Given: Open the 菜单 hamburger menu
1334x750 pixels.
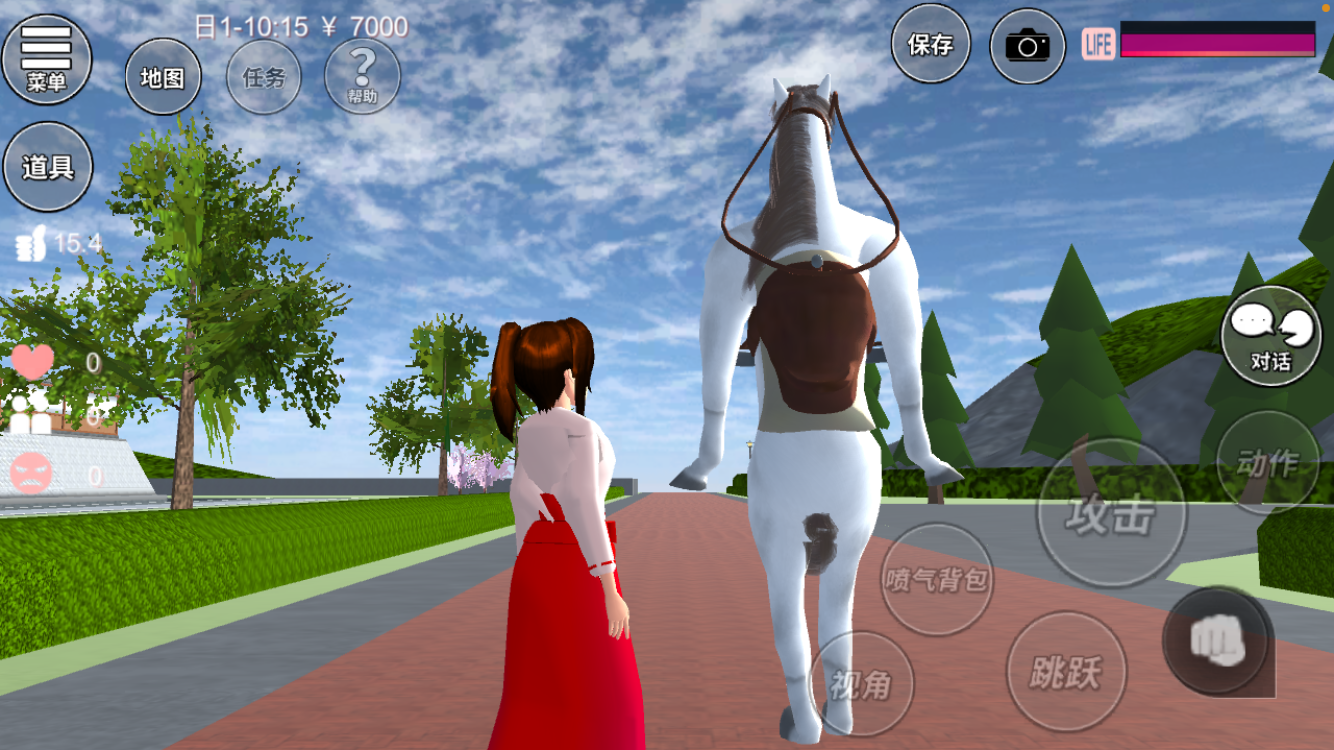Looking at the screenshot, I should point(46,59).
